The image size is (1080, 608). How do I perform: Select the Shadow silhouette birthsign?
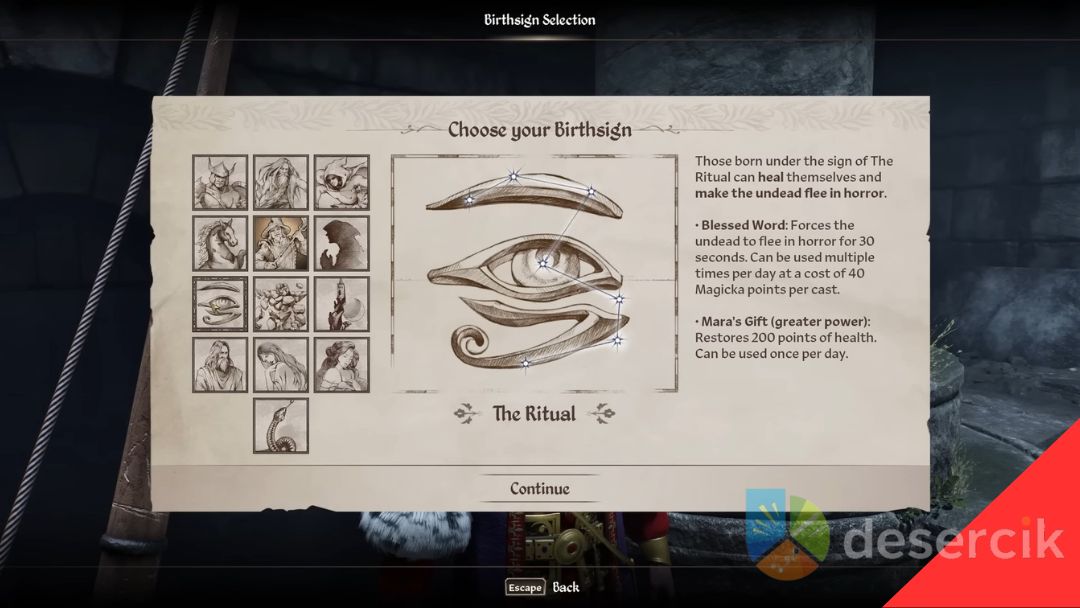[x=342, y=243]
